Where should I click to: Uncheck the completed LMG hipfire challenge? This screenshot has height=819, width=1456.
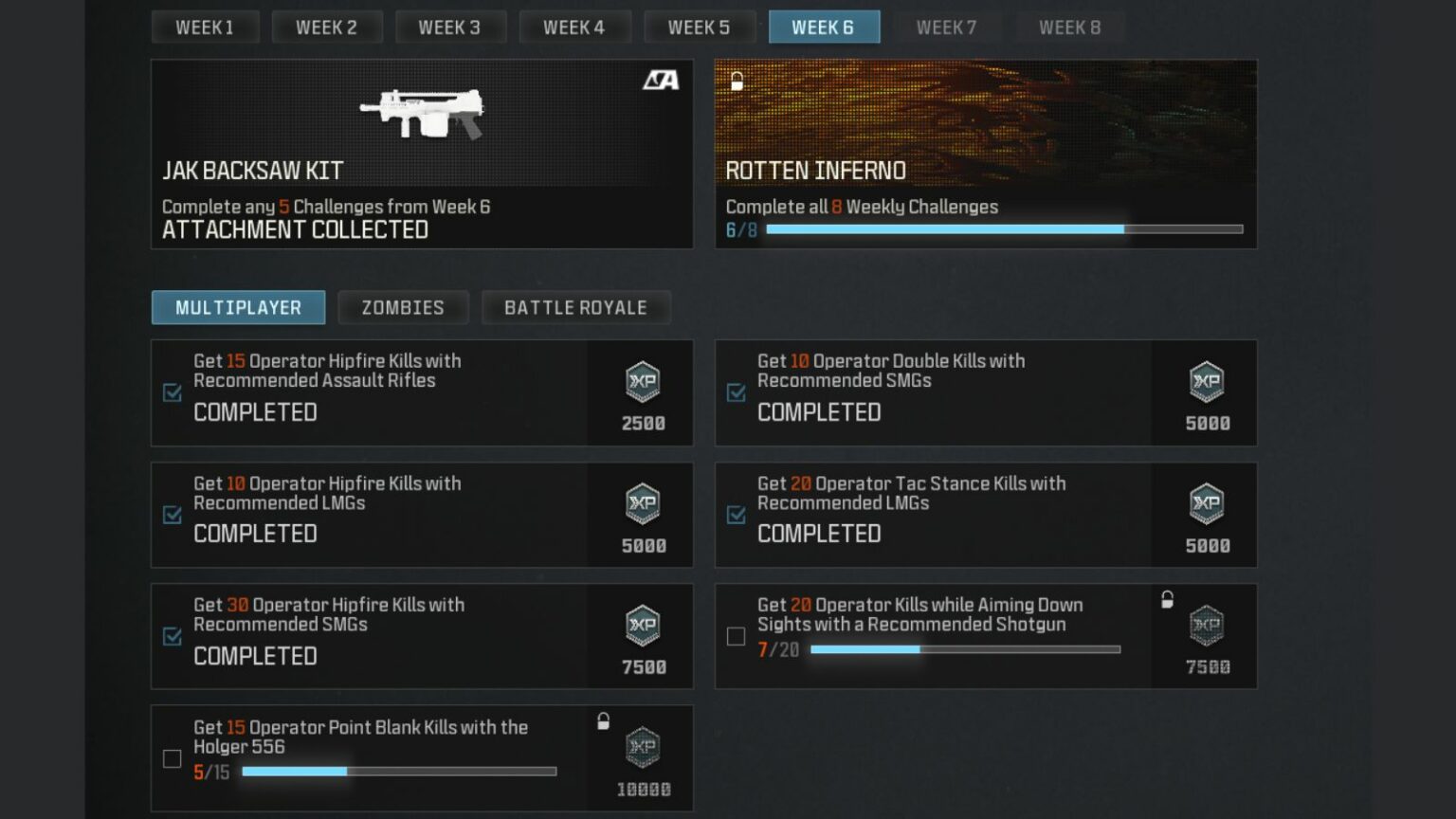tap(172, 515)
